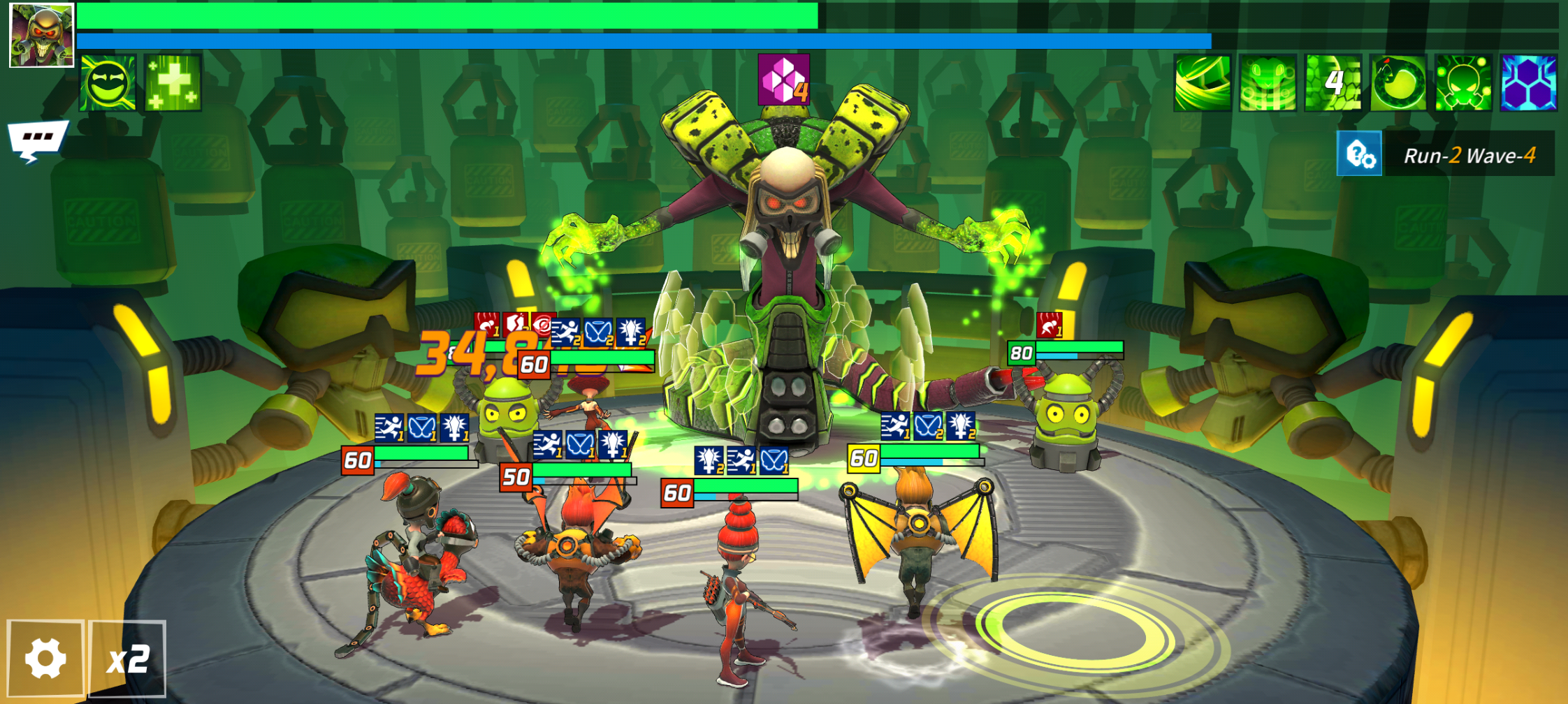Image resolution: width=1568 pixels, height=704 pixels.
Task: Select the skull boss portrait
Action: (x=41, y=35)
